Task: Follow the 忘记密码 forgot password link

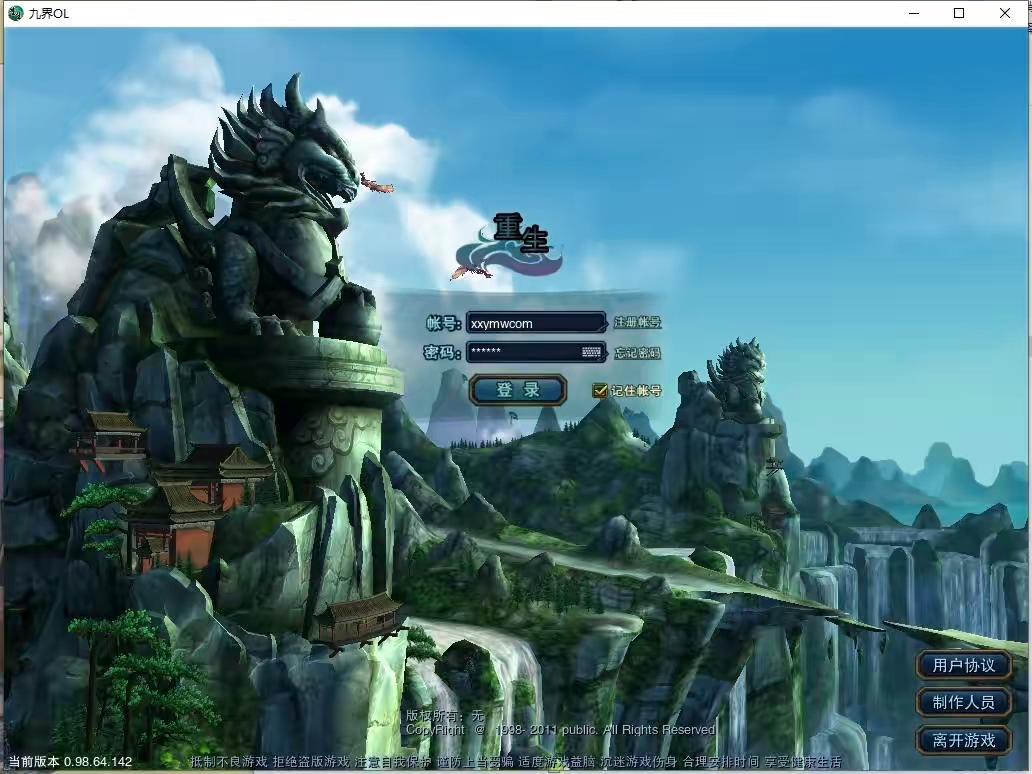Action: (637, 353)
